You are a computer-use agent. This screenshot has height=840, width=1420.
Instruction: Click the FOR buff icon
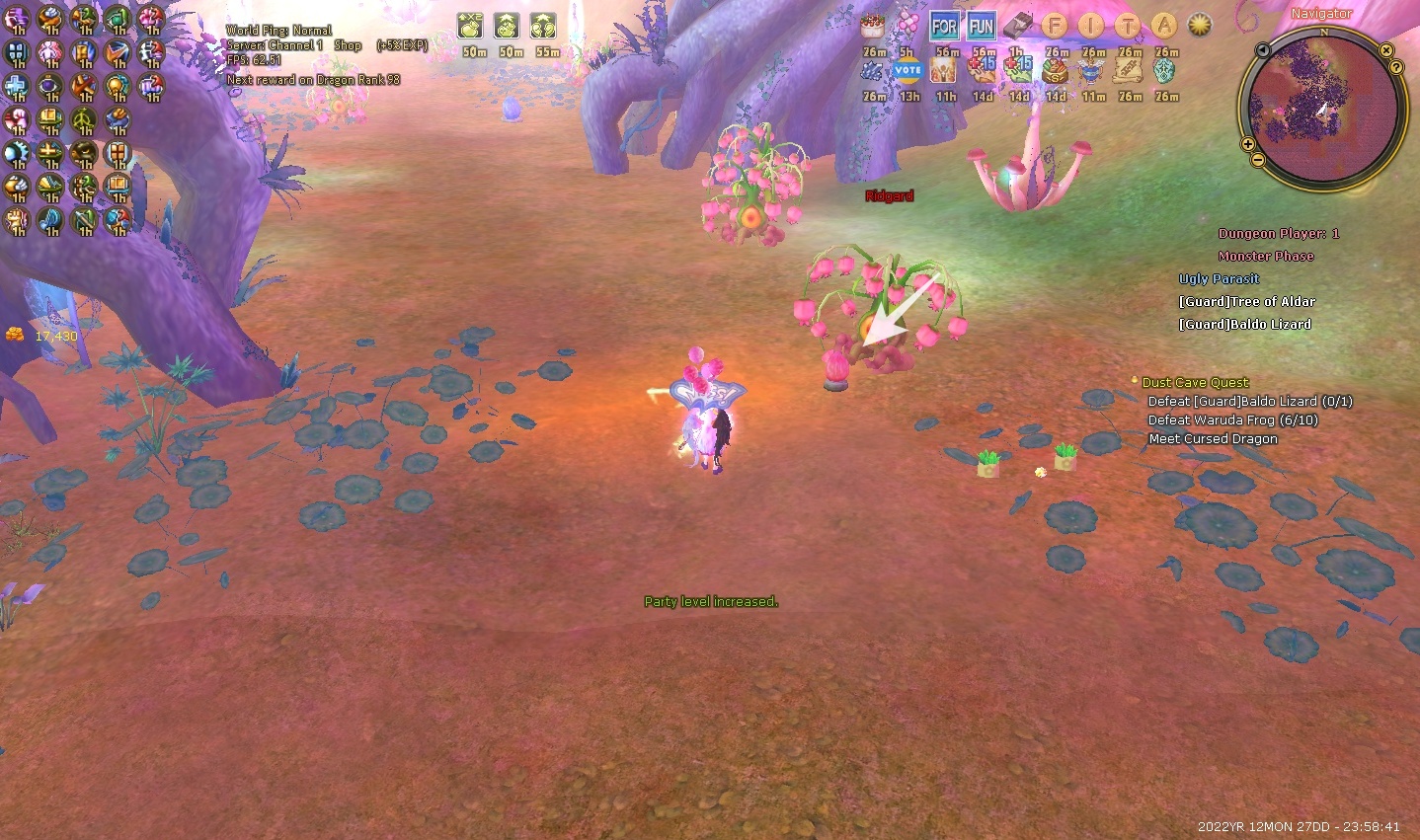[944, 27]
